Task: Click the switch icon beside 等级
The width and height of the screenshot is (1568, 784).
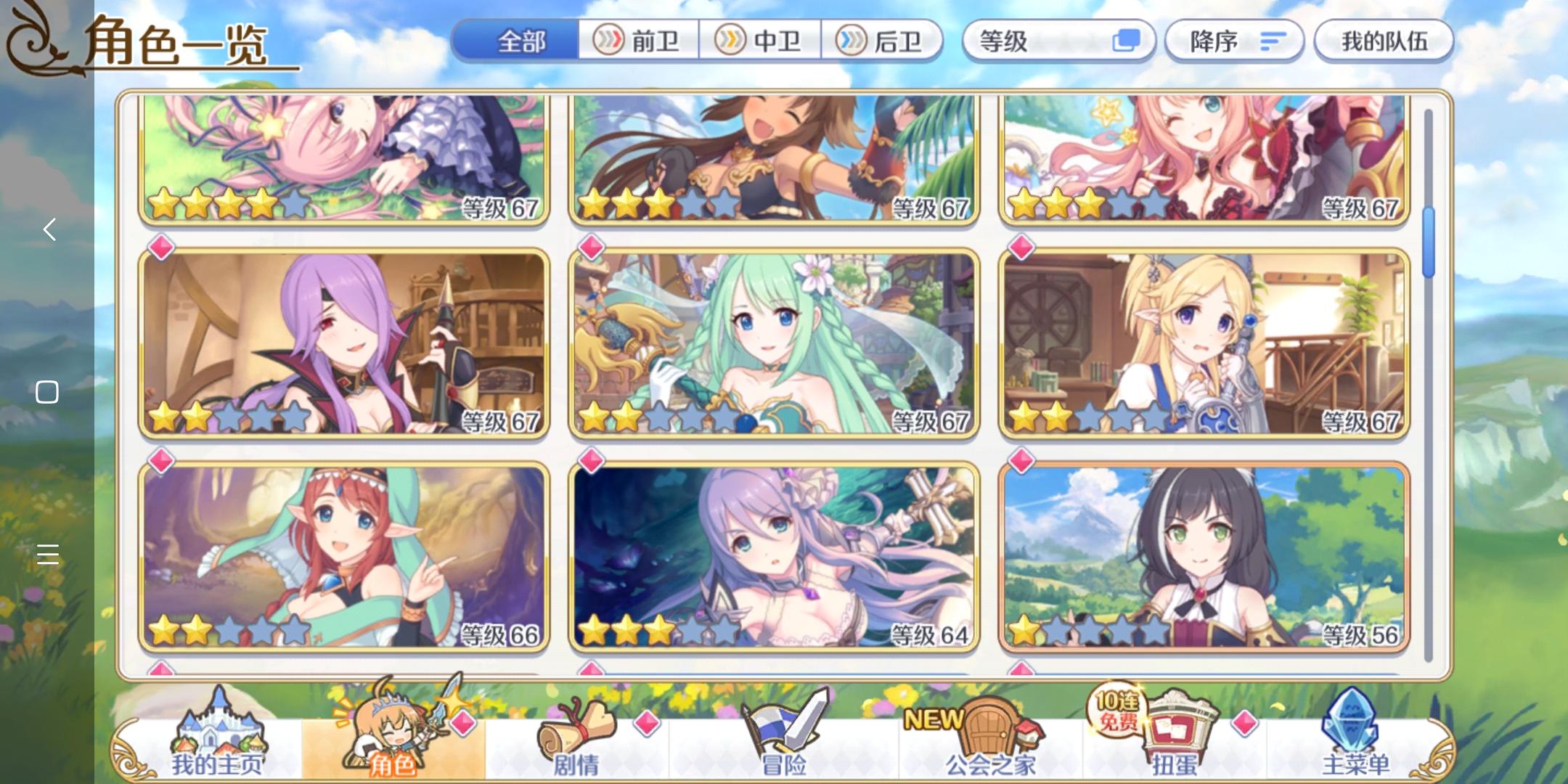Action: click(1127, 41)
